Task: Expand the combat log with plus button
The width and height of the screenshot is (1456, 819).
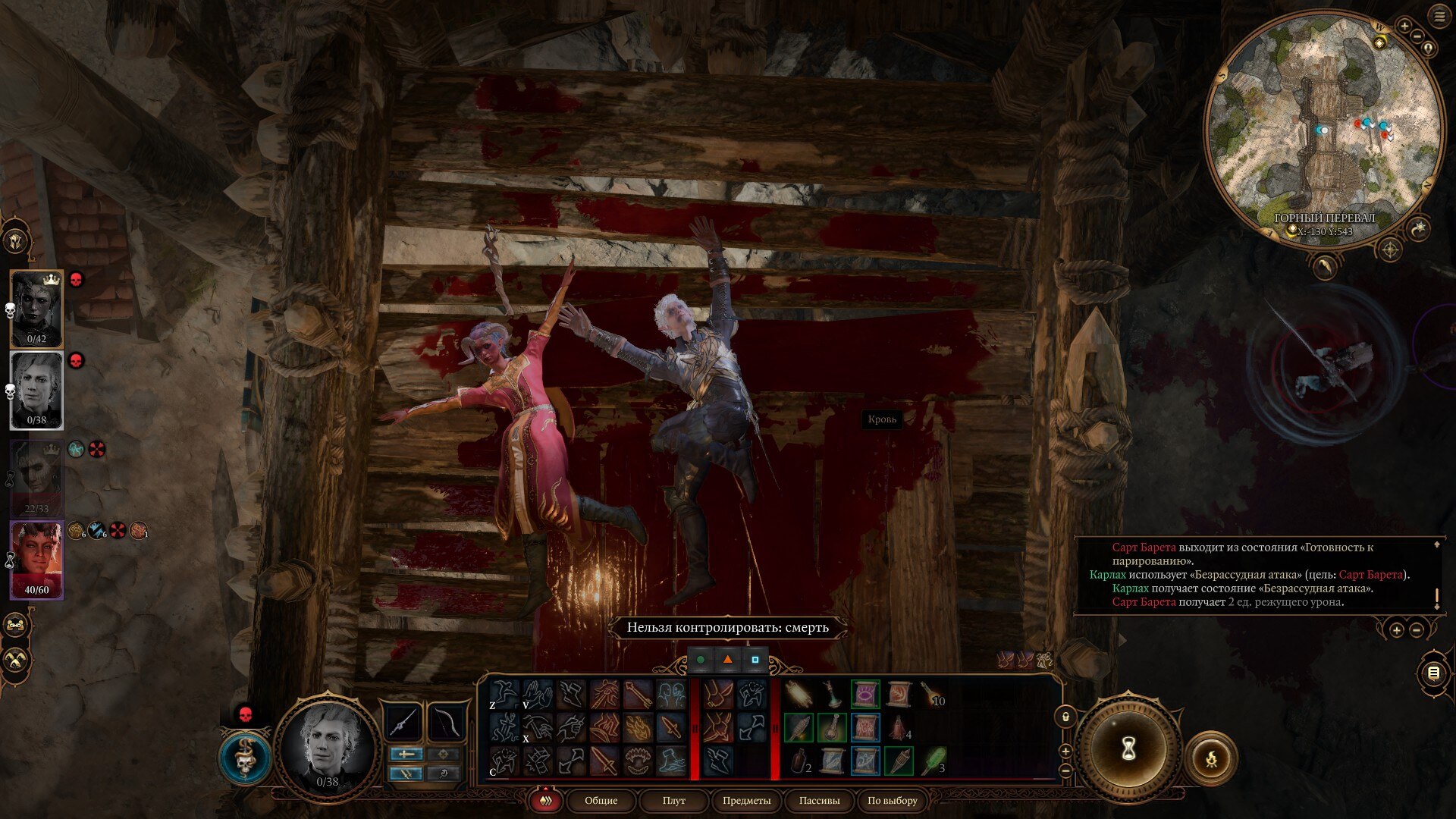Action: click(x=1396, y=630)
